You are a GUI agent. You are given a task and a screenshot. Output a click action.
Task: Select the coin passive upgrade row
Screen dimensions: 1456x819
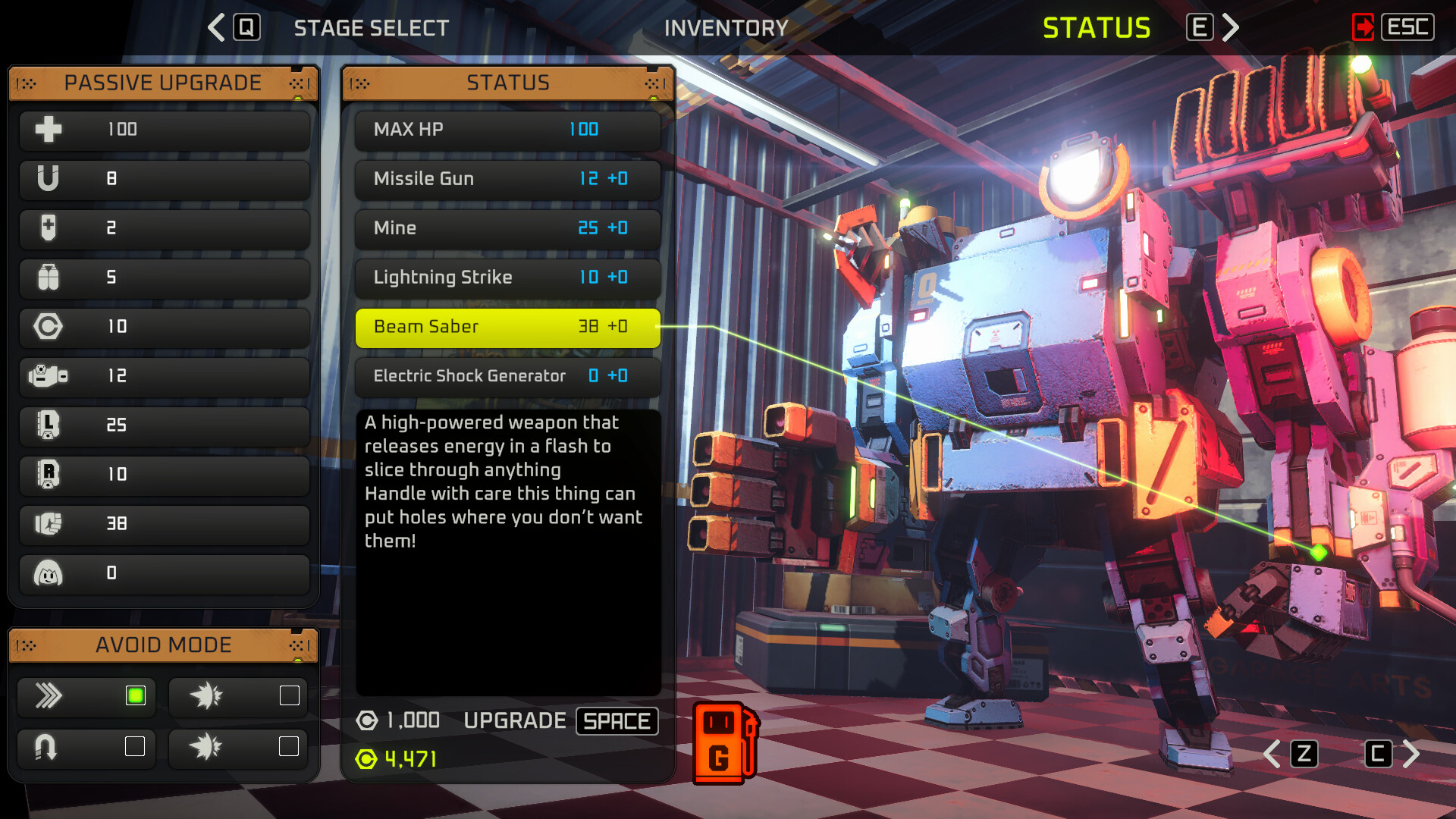coord(164,327)
